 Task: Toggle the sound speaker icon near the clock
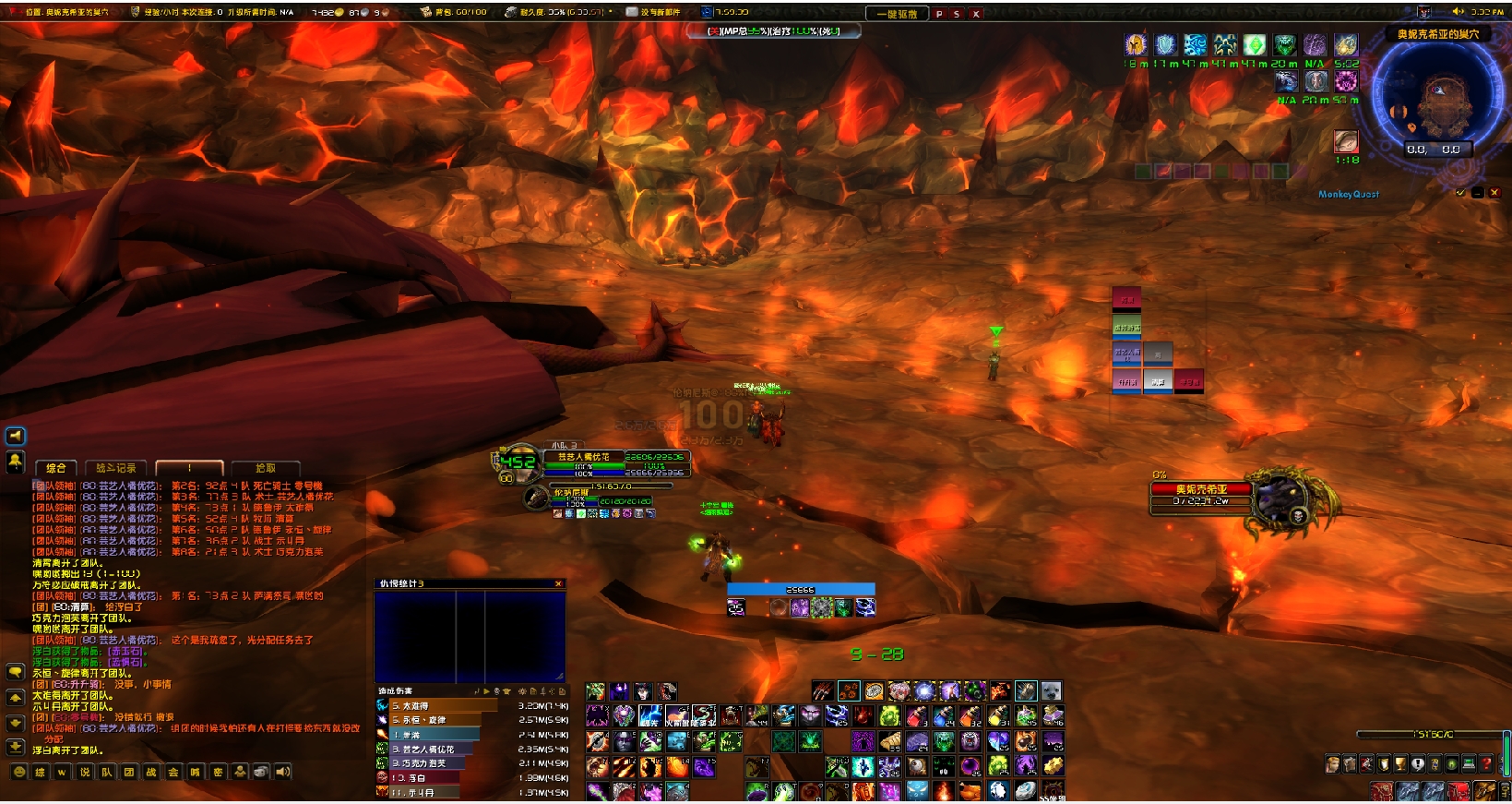(x=1458, y=12)
